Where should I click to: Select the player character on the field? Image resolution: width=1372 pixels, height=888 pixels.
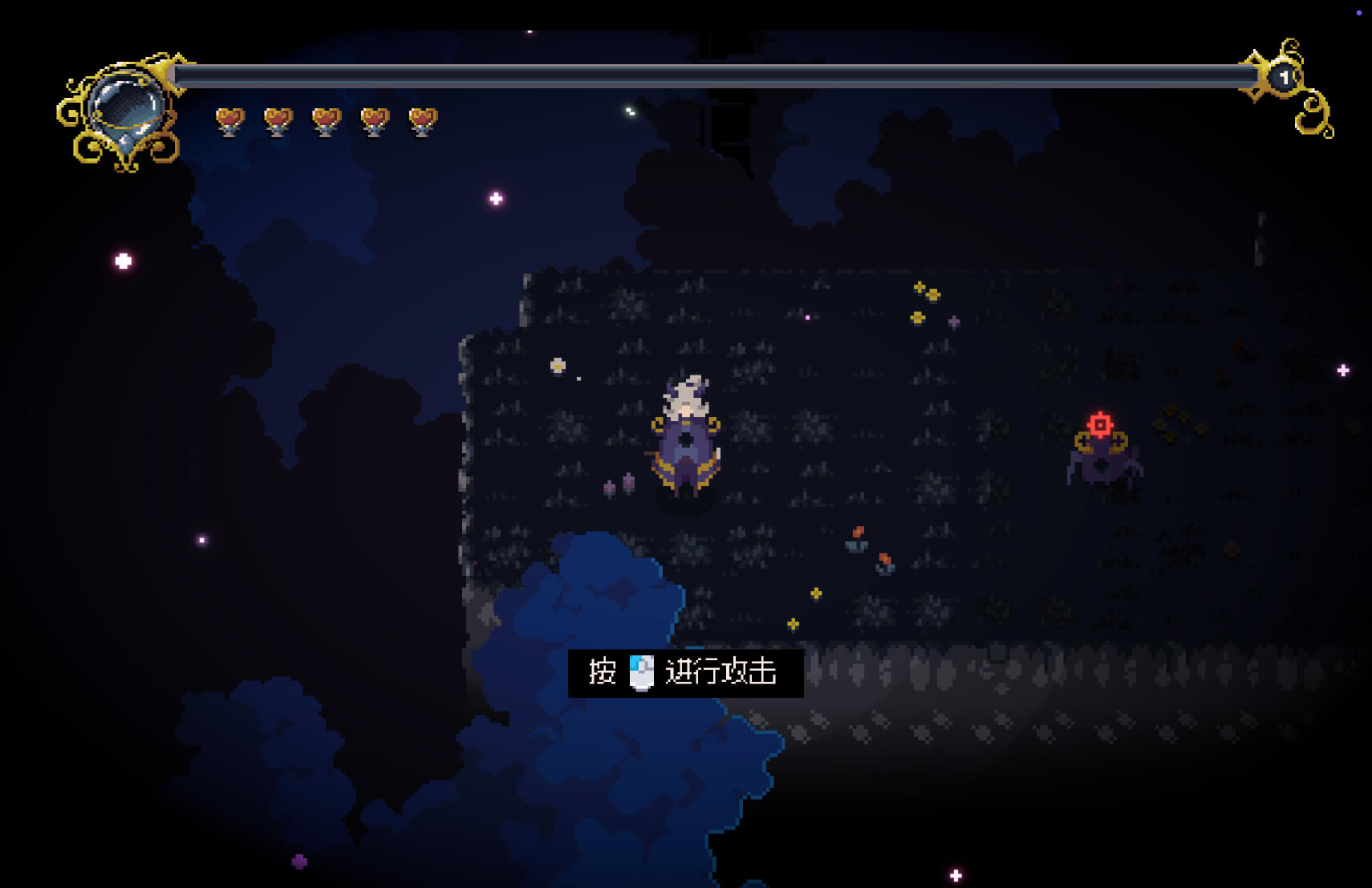pyautogui.click(x=686, y=437)
